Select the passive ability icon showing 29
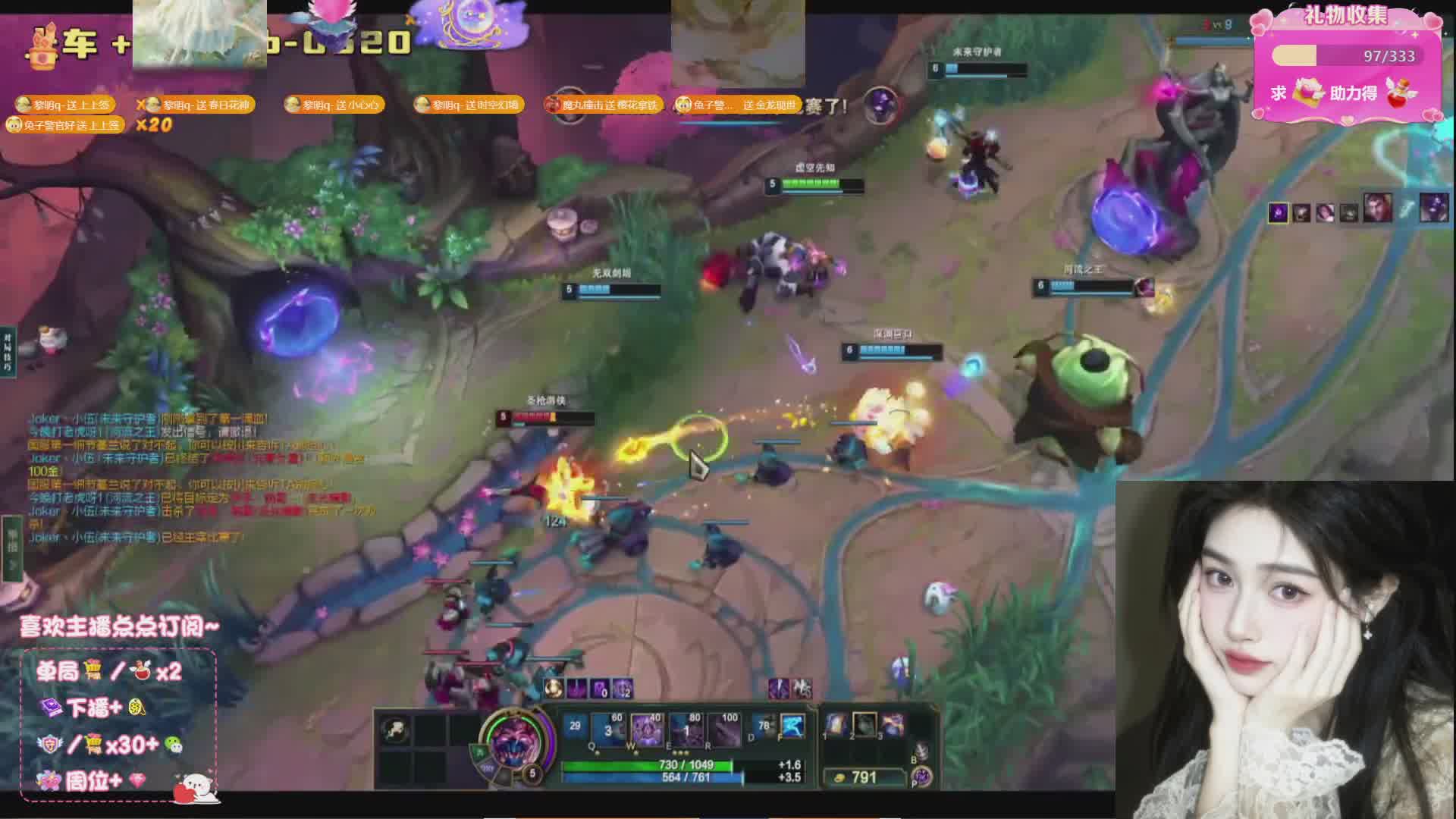 click(575, 726)
